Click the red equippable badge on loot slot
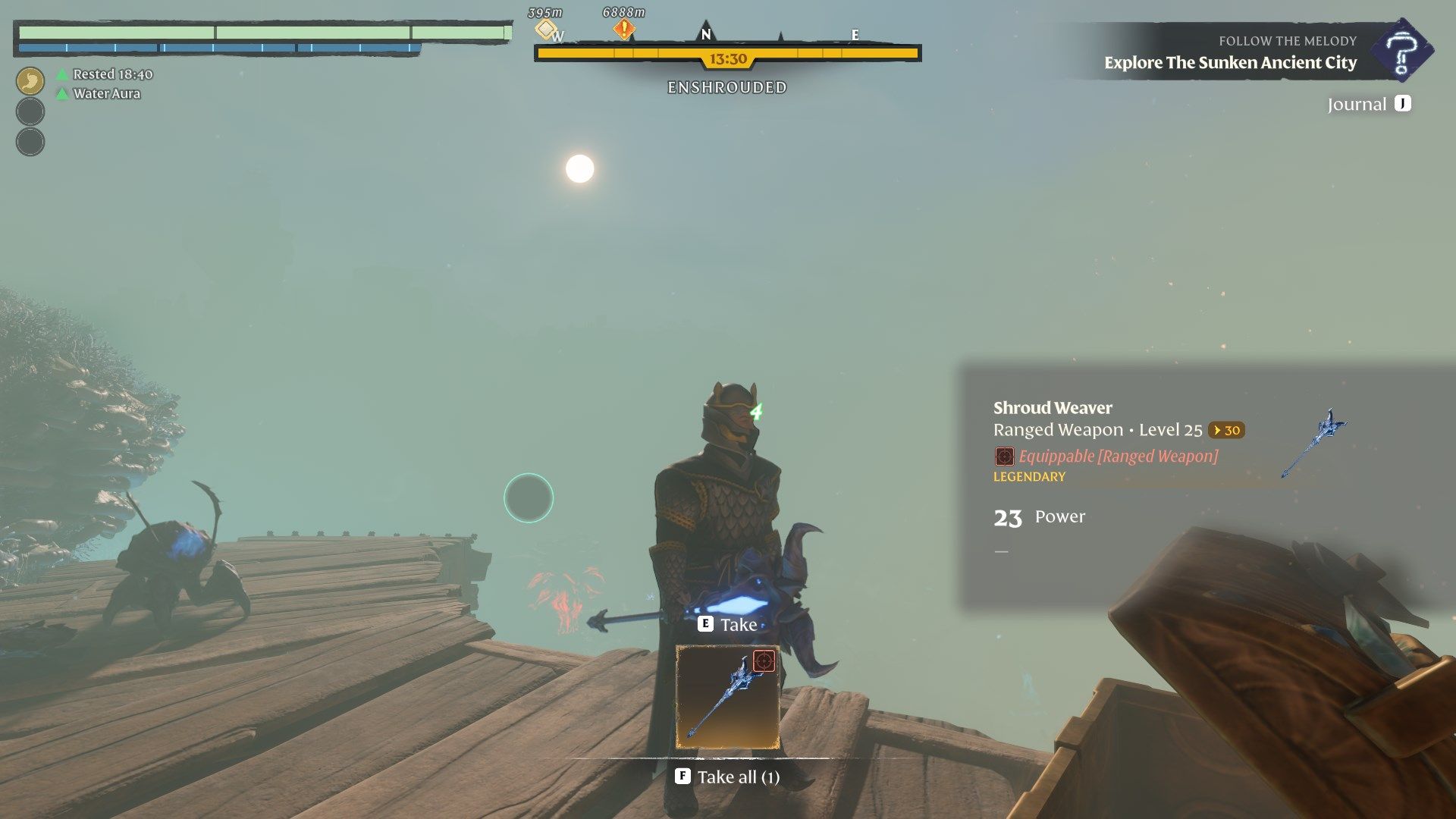This screenshot has height=819, width=1456. (x=765, y=661)
